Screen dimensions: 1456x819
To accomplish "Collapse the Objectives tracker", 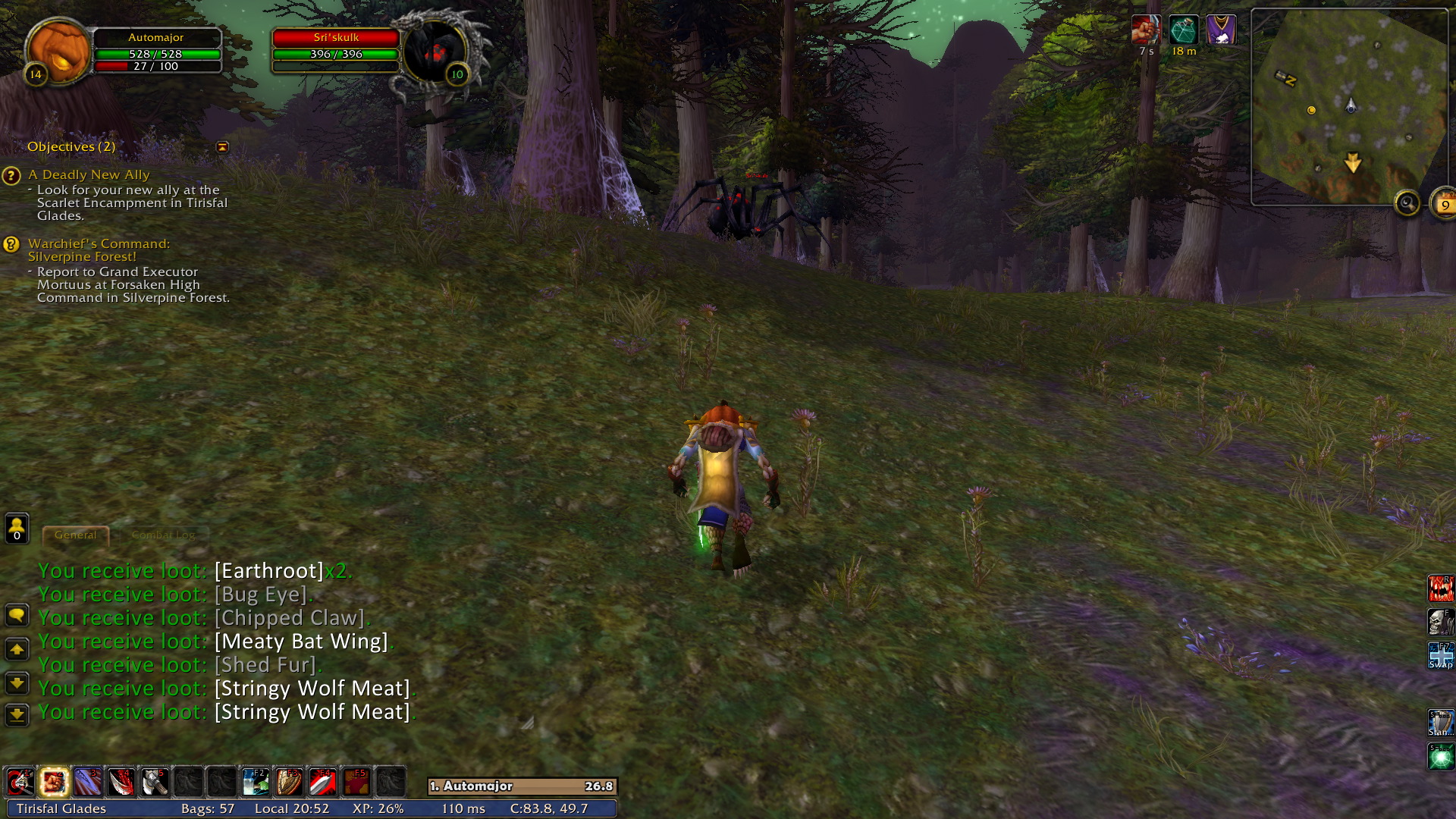I will coord(222,147).
